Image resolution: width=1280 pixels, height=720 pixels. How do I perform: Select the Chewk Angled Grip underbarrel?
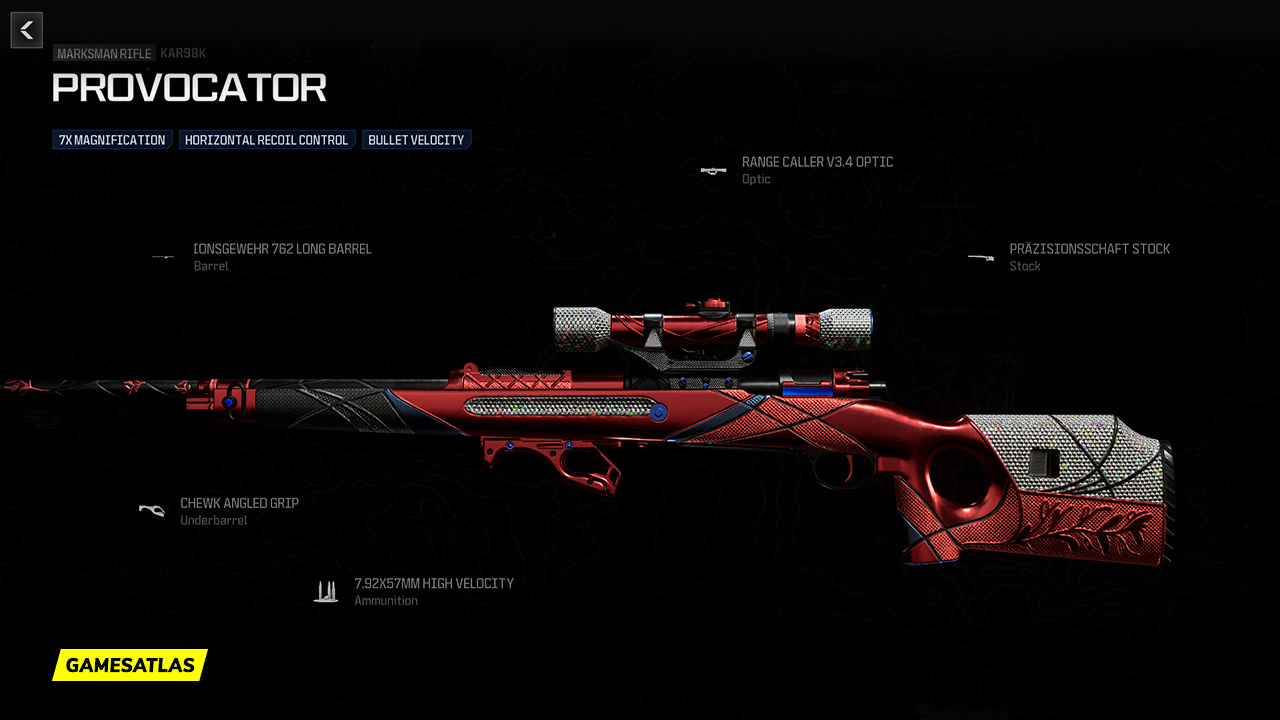point(238,504)
